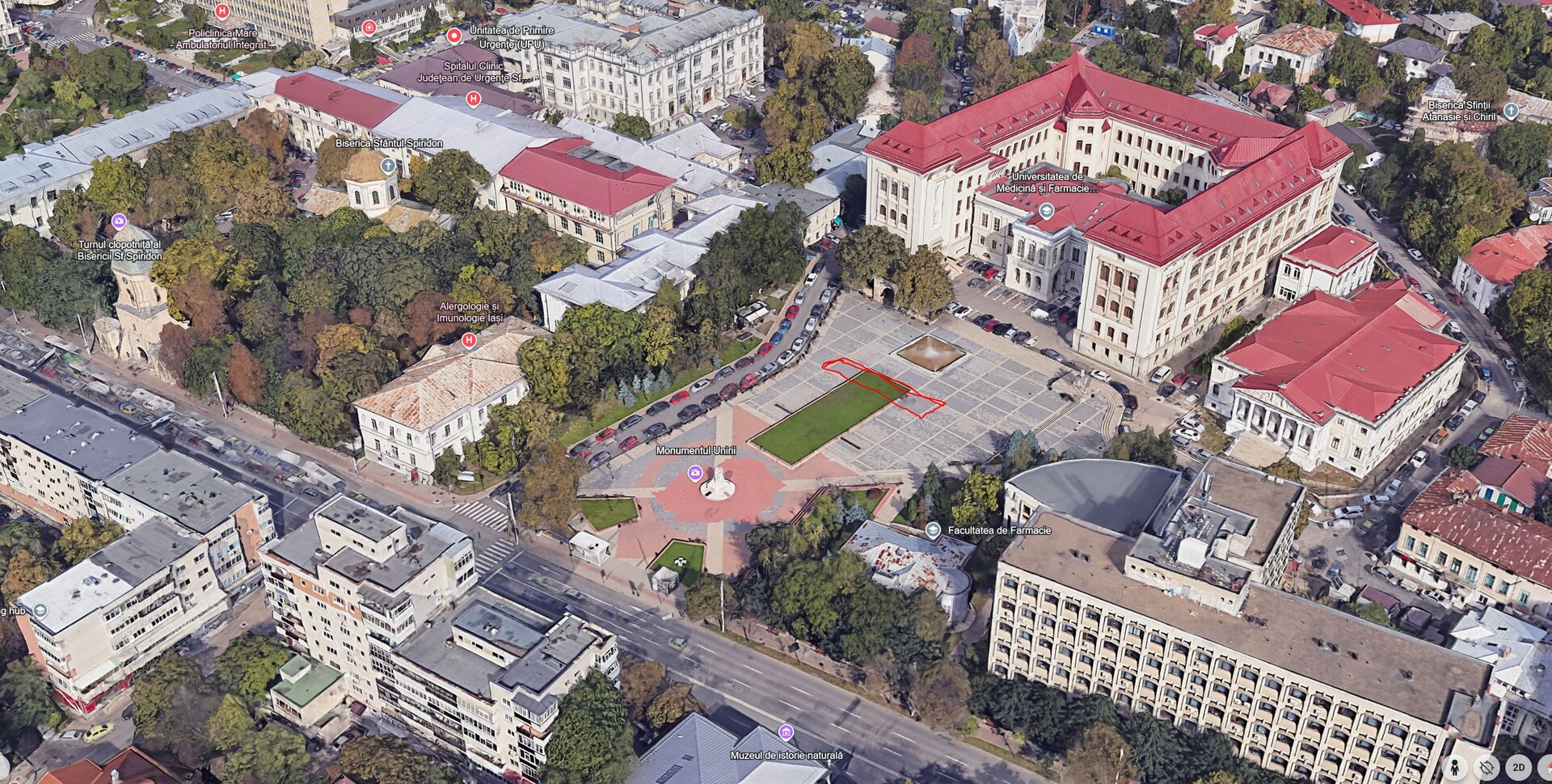Open Street View with the pegman button
1552x784 pixels.
coord(1455,767)
